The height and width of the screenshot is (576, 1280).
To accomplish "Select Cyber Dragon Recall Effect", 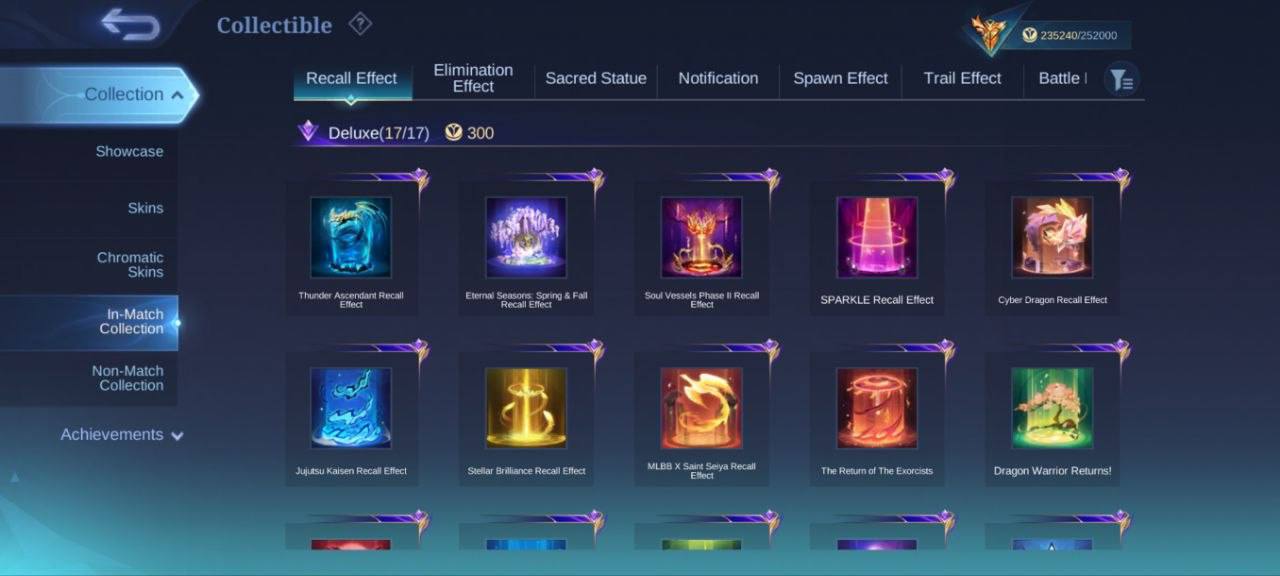I will (1052, 245).
